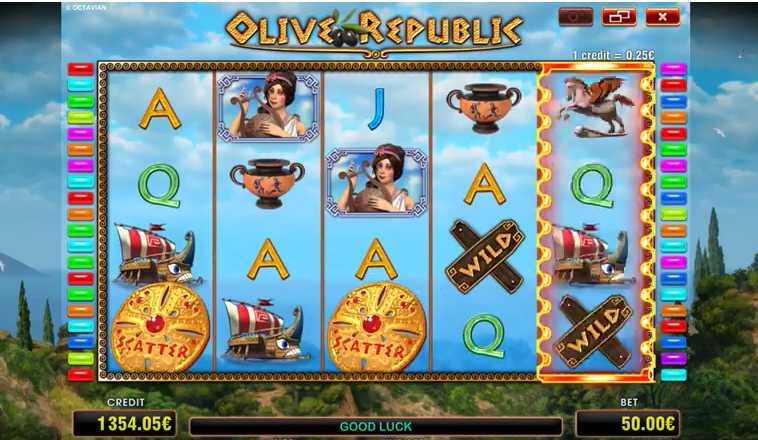The width and height of the screenshot is (758, 440).
Task: Close the Olive Republic game window
Action: tap(662, 17)
